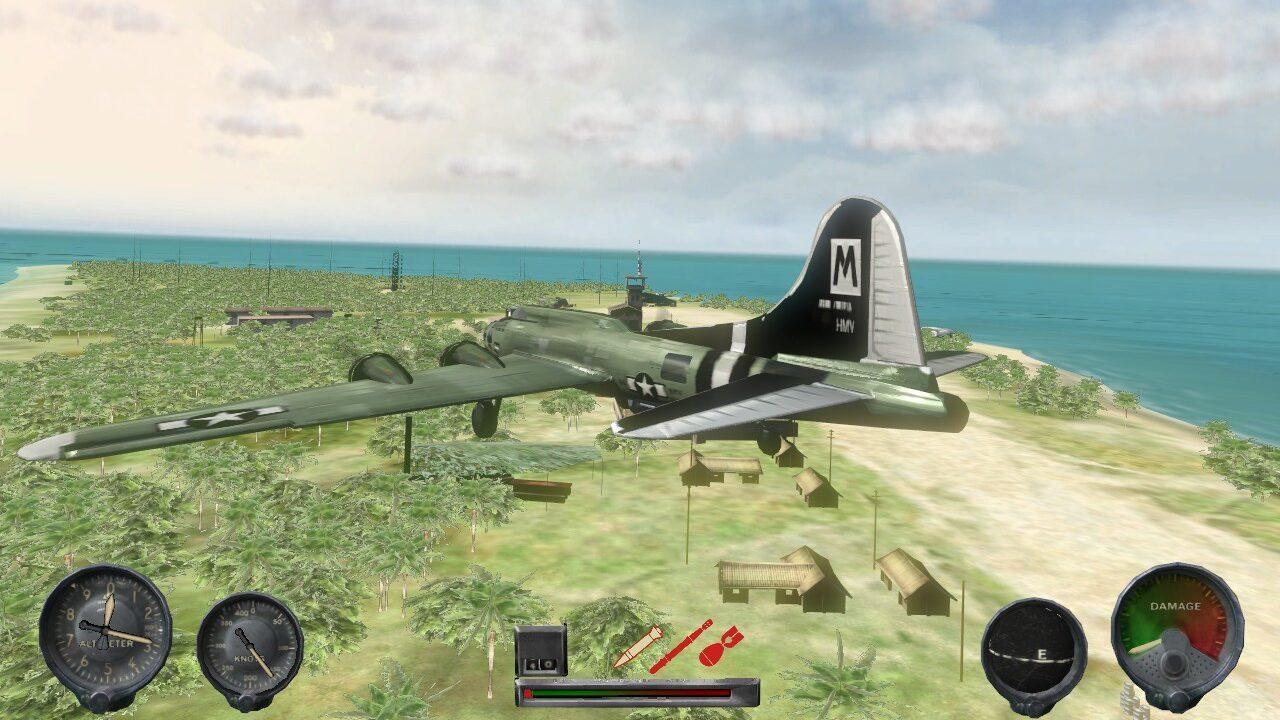Click the HMV marking on the tail
This screenshot has width=1280, height=720.
point(845,324)
